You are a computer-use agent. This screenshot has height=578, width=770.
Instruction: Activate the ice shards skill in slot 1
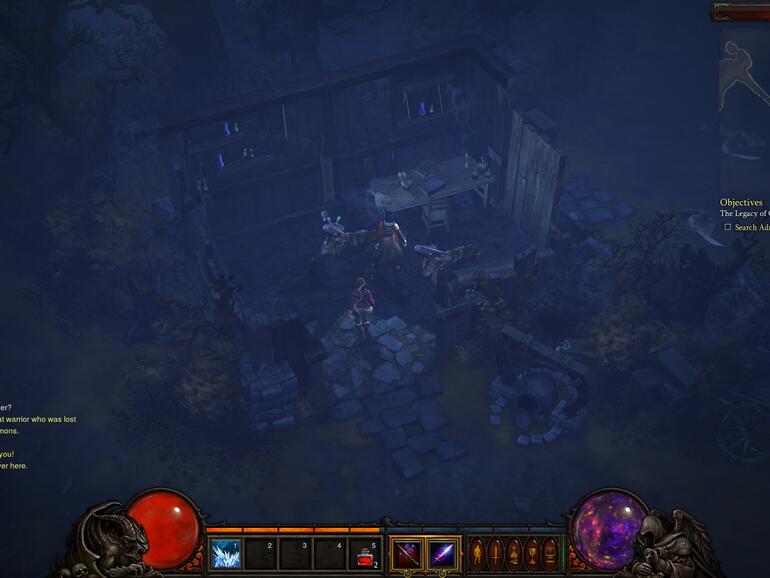pyautogui.click(x=225, y=553)
